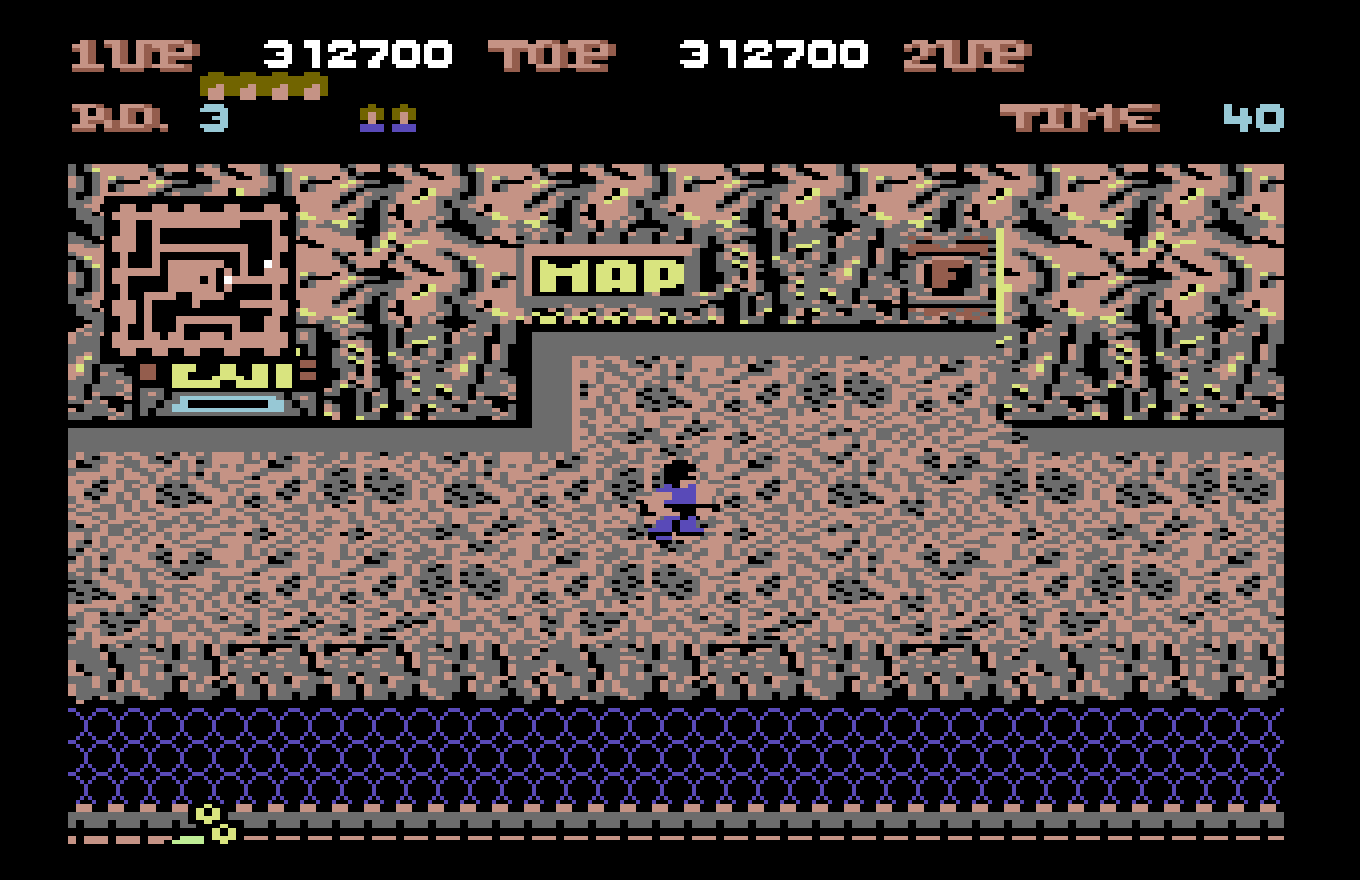
Task: Select the TOP score label
Action: (550, 55)
